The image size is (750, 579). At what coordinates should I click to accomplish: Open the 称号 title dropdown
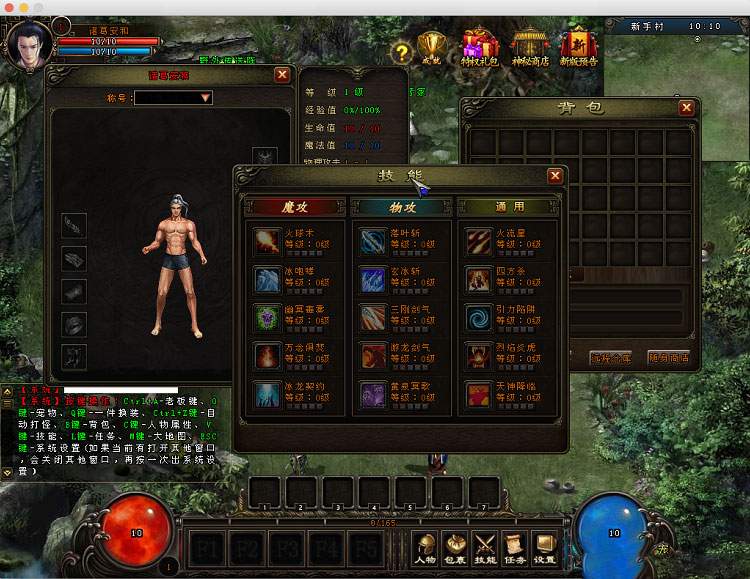point(205,98)
